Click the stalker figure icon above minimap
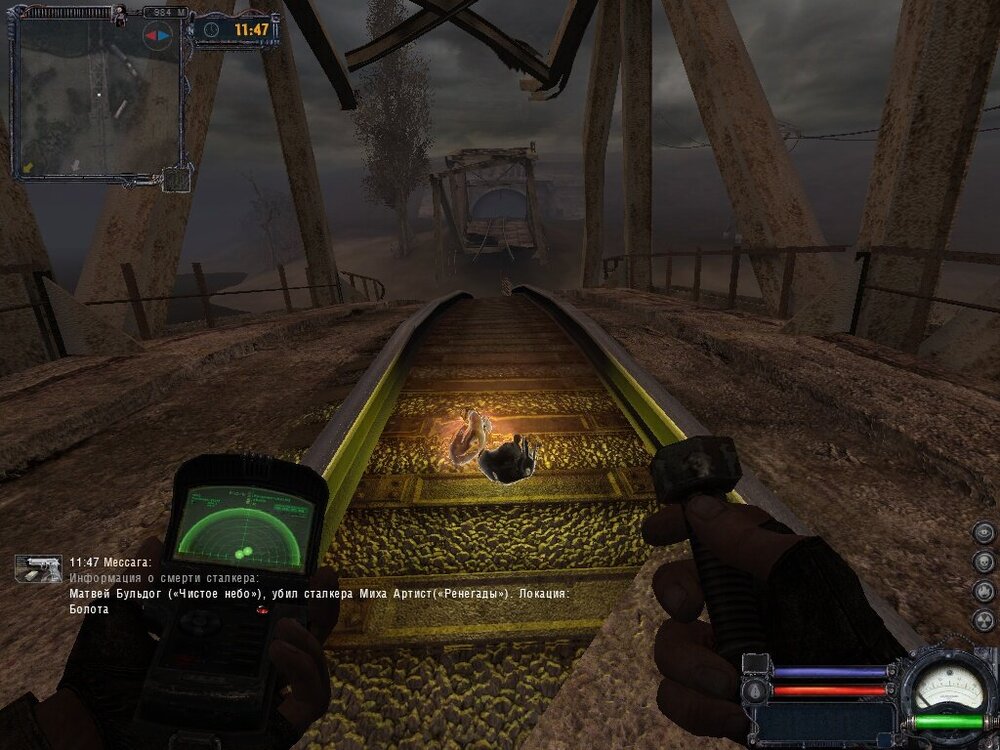Viewport: 1000px width, 750px height. [118, 14]
